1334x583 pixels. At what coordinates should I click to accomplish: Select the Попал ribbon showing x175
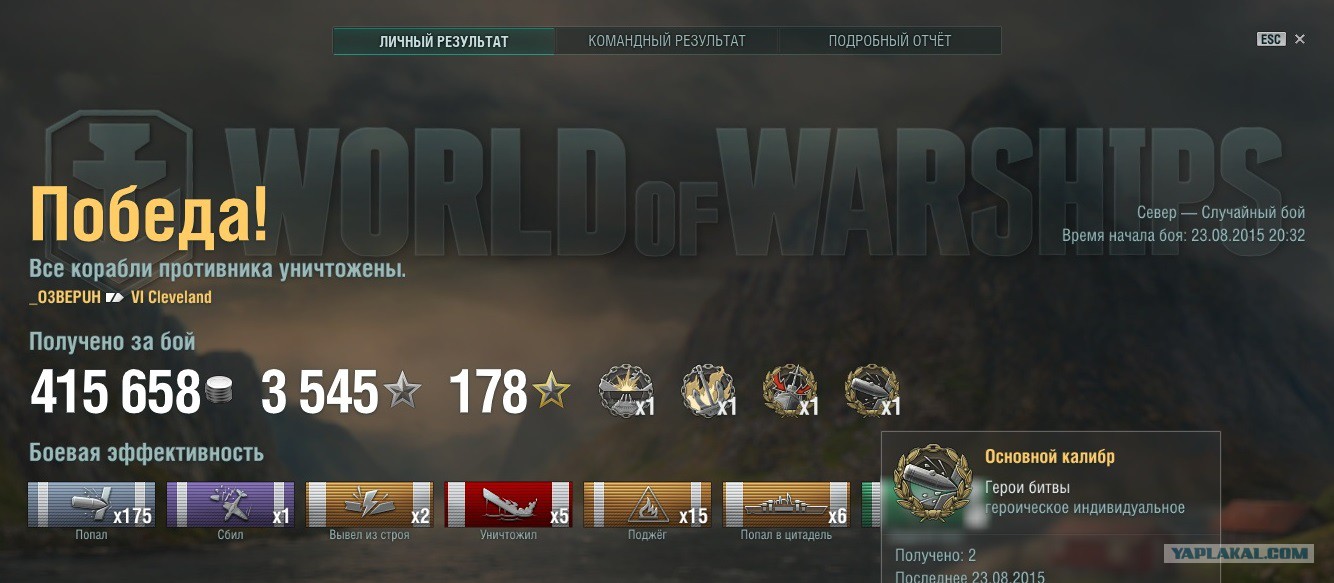point(92,504)
